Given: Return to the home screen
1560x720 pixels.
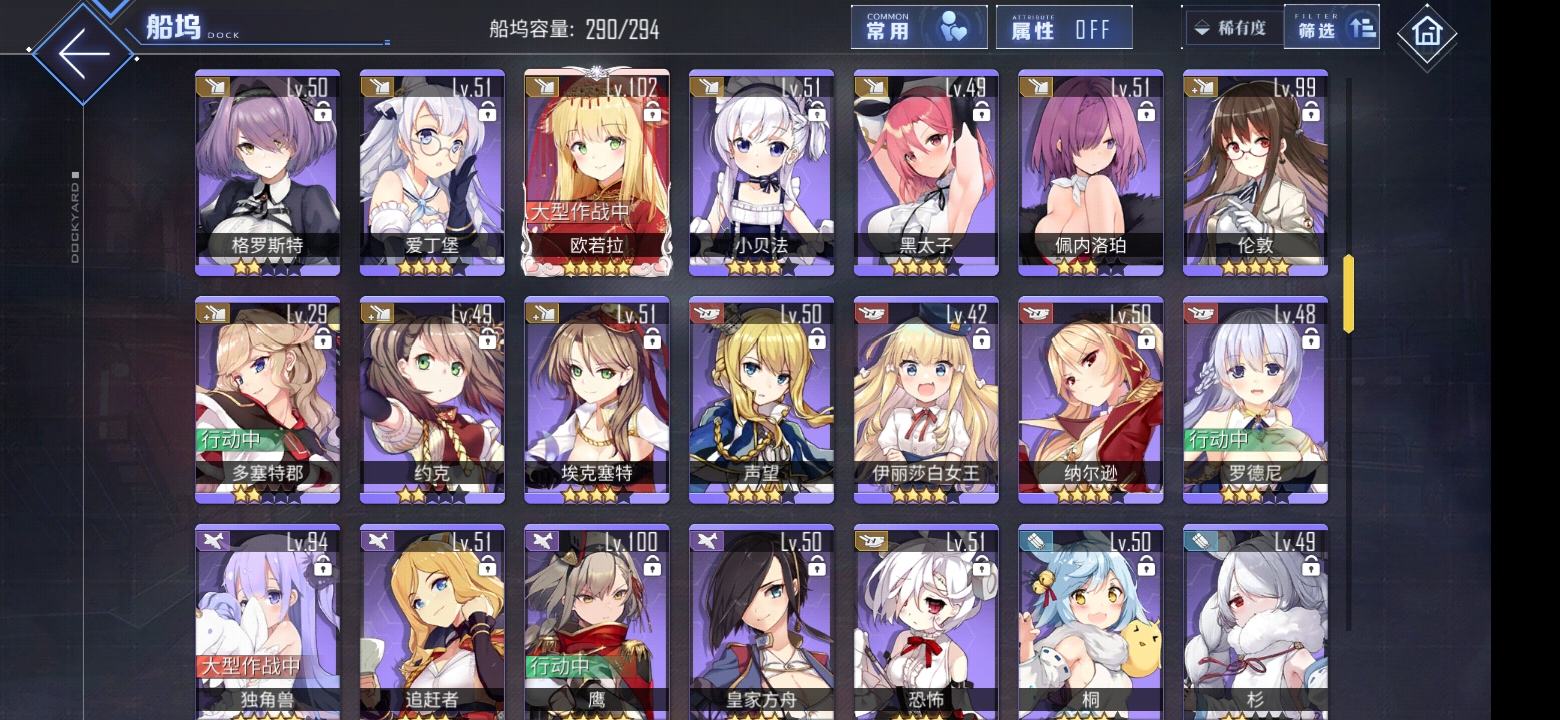Looking at the screenshot, I should 1426,34.
